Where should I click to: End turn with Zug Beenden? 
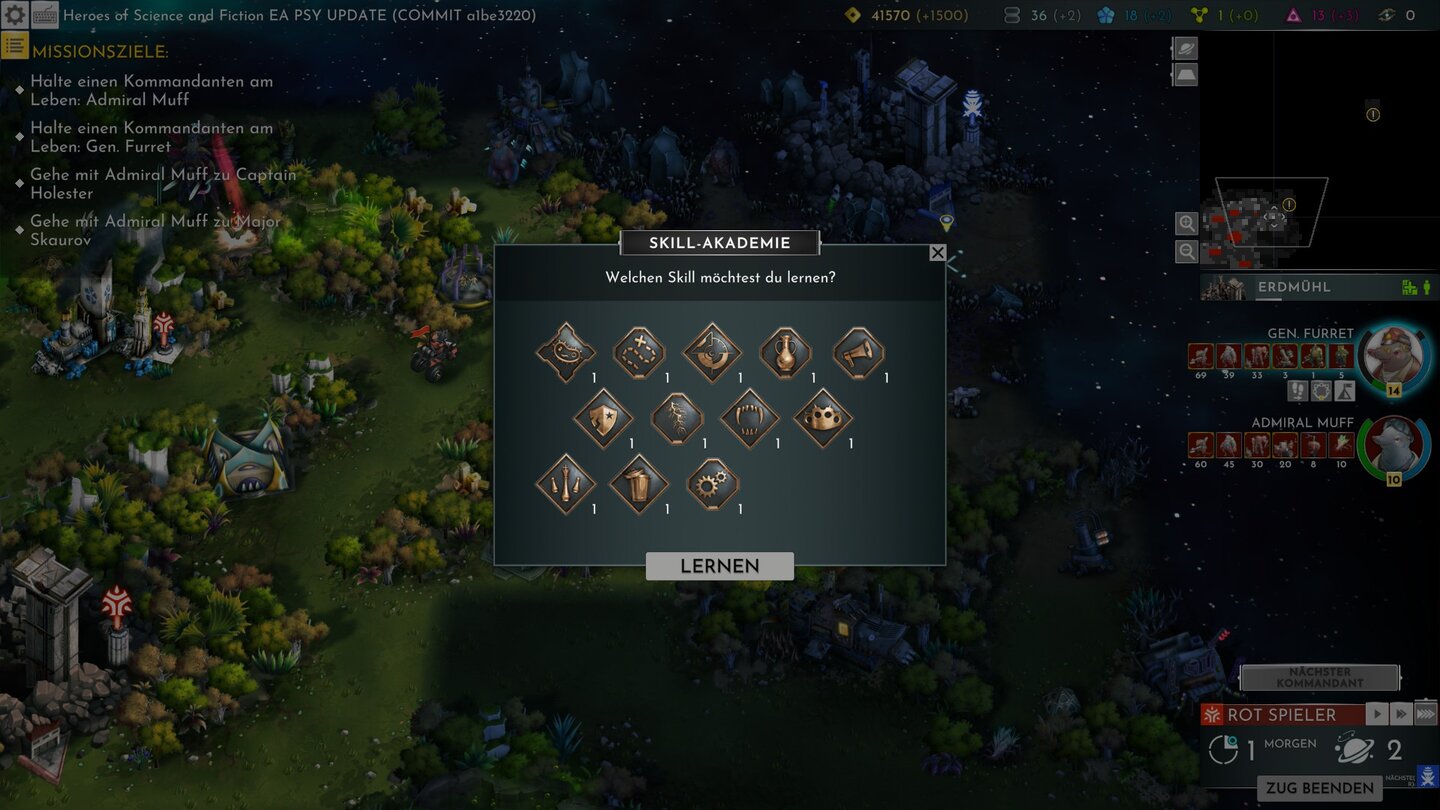click(x=1319, y=788)
